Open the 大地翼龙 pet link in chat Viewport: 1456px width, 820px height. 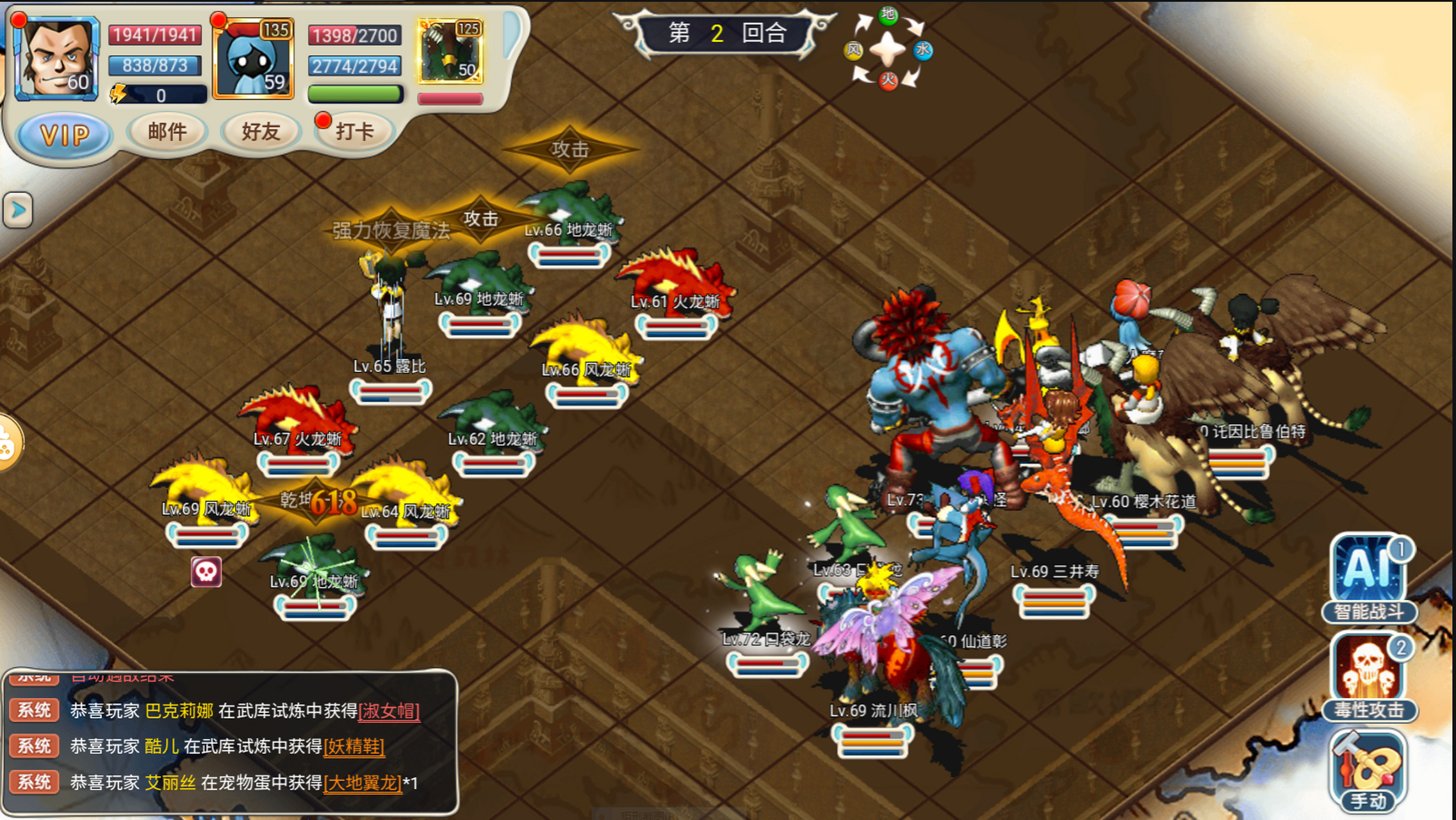click(363, 782)
